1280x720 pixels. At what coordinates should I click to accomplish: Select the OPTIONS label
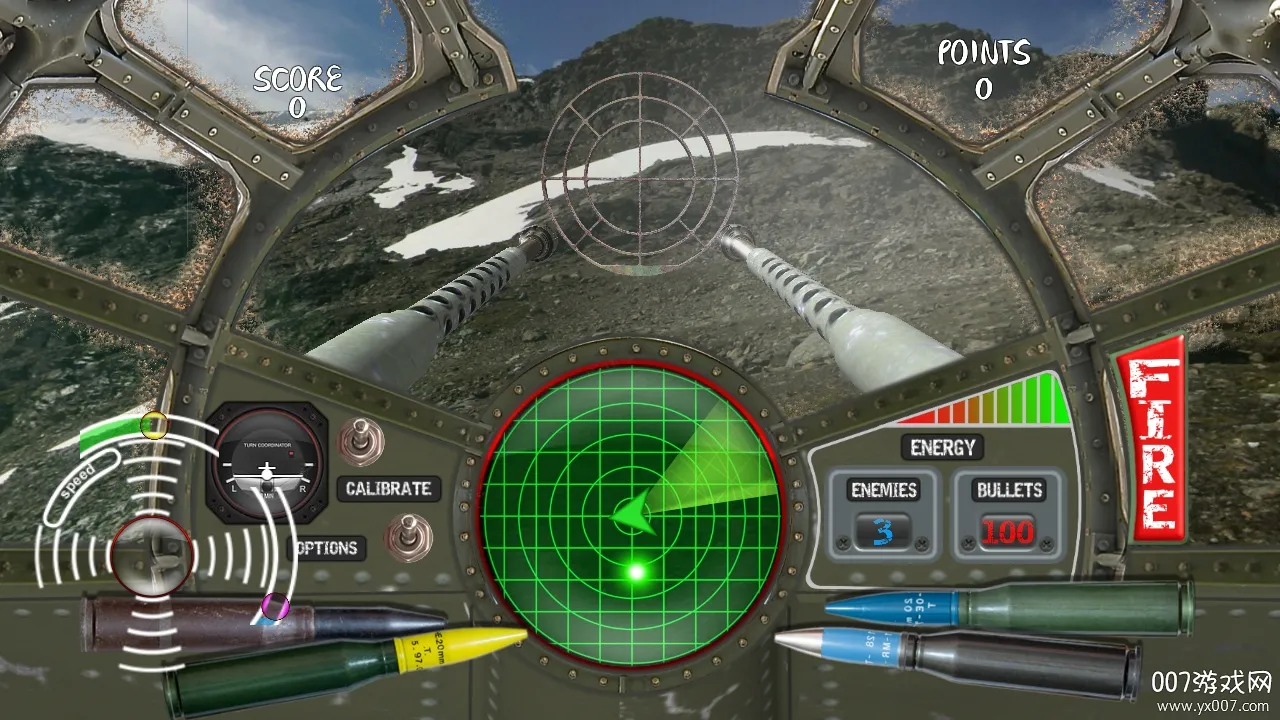pyautogui.click(x=325, y=548)
